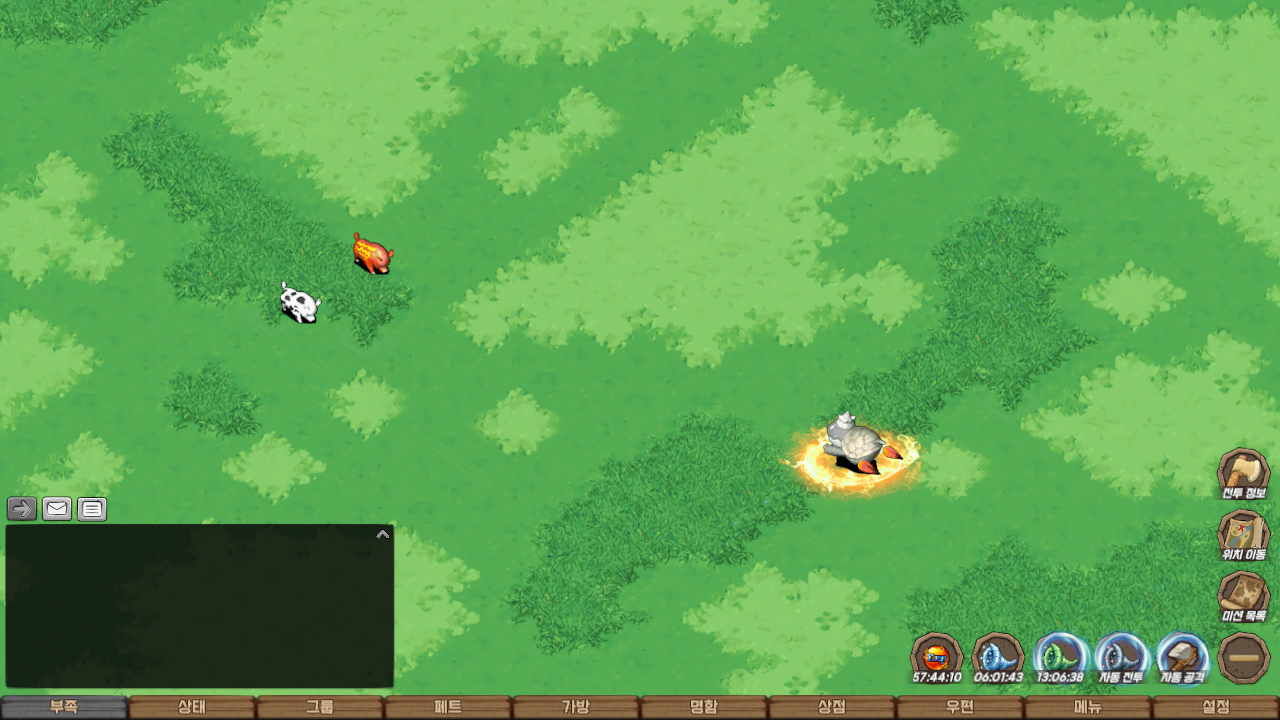Screen dimensions: 1280x720
Task: Open the 페트 (pet) menu
Action: point(448,707)
